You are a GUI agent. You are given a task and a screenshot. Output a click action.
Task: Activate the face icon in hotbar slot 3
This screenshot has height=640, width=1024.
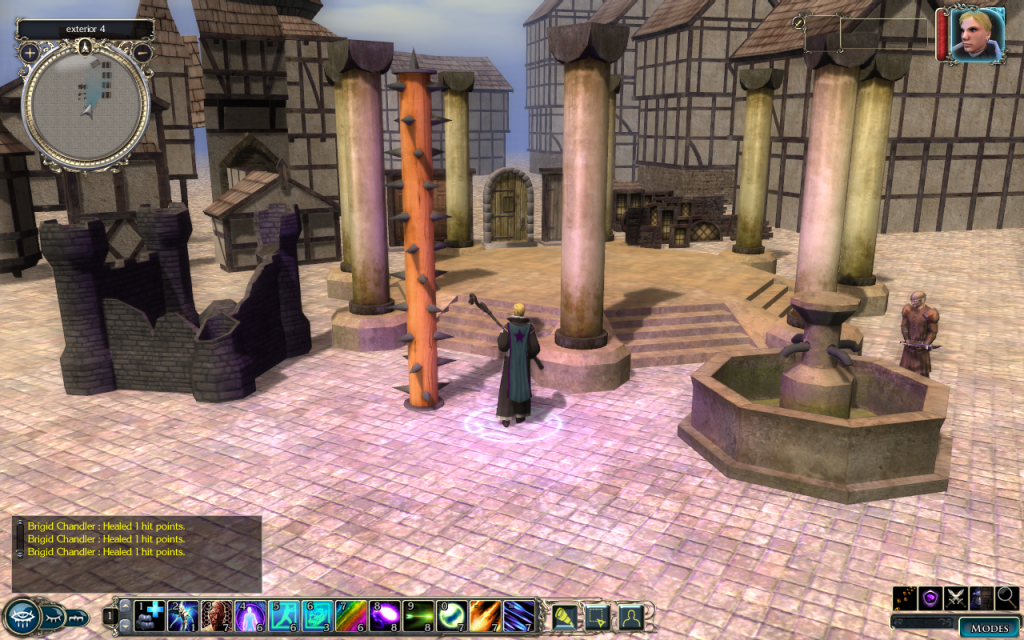click(x=217, y=613)
